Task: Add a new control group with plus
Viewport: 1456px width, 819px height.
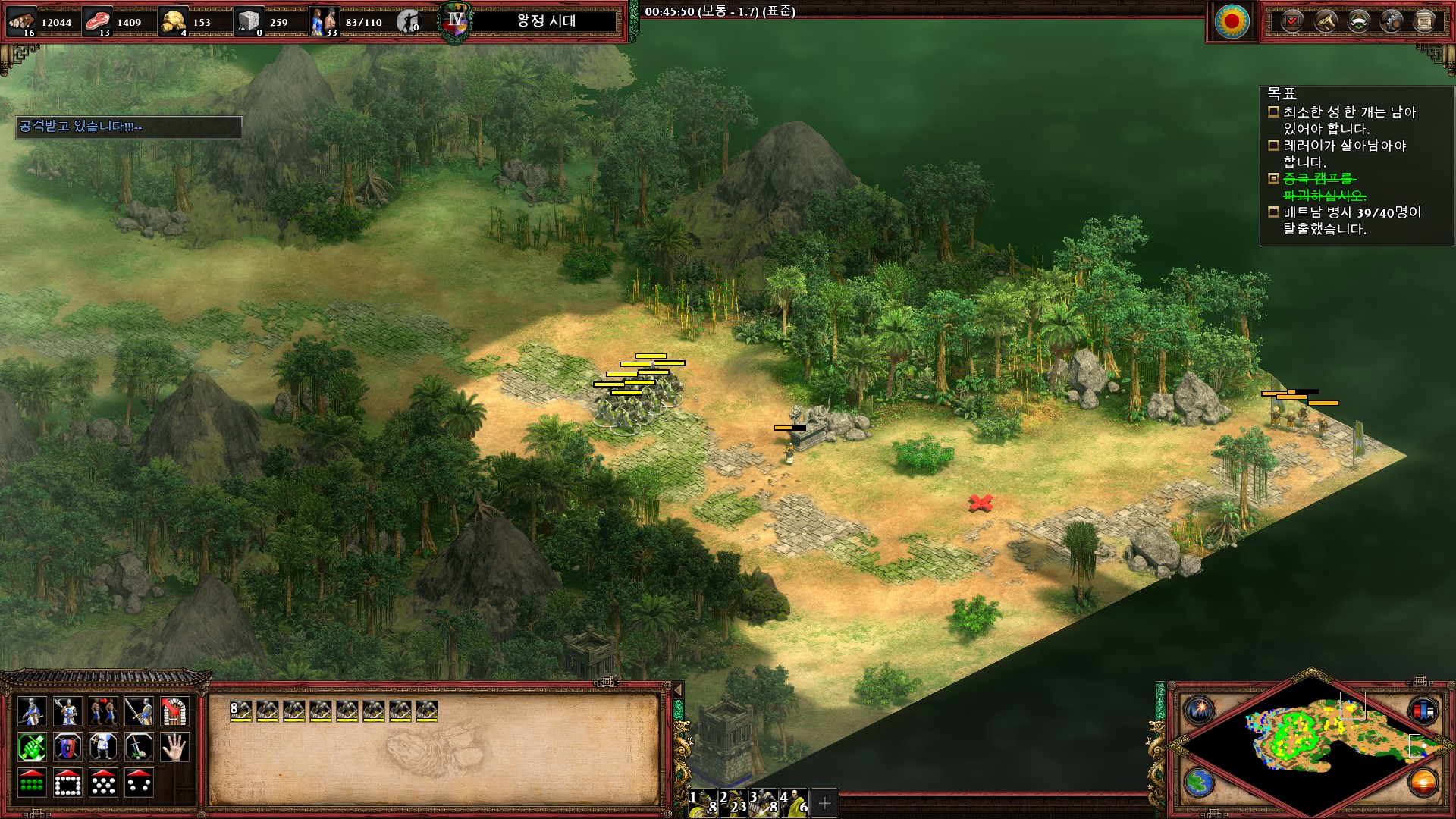Action: pos(825,802)
